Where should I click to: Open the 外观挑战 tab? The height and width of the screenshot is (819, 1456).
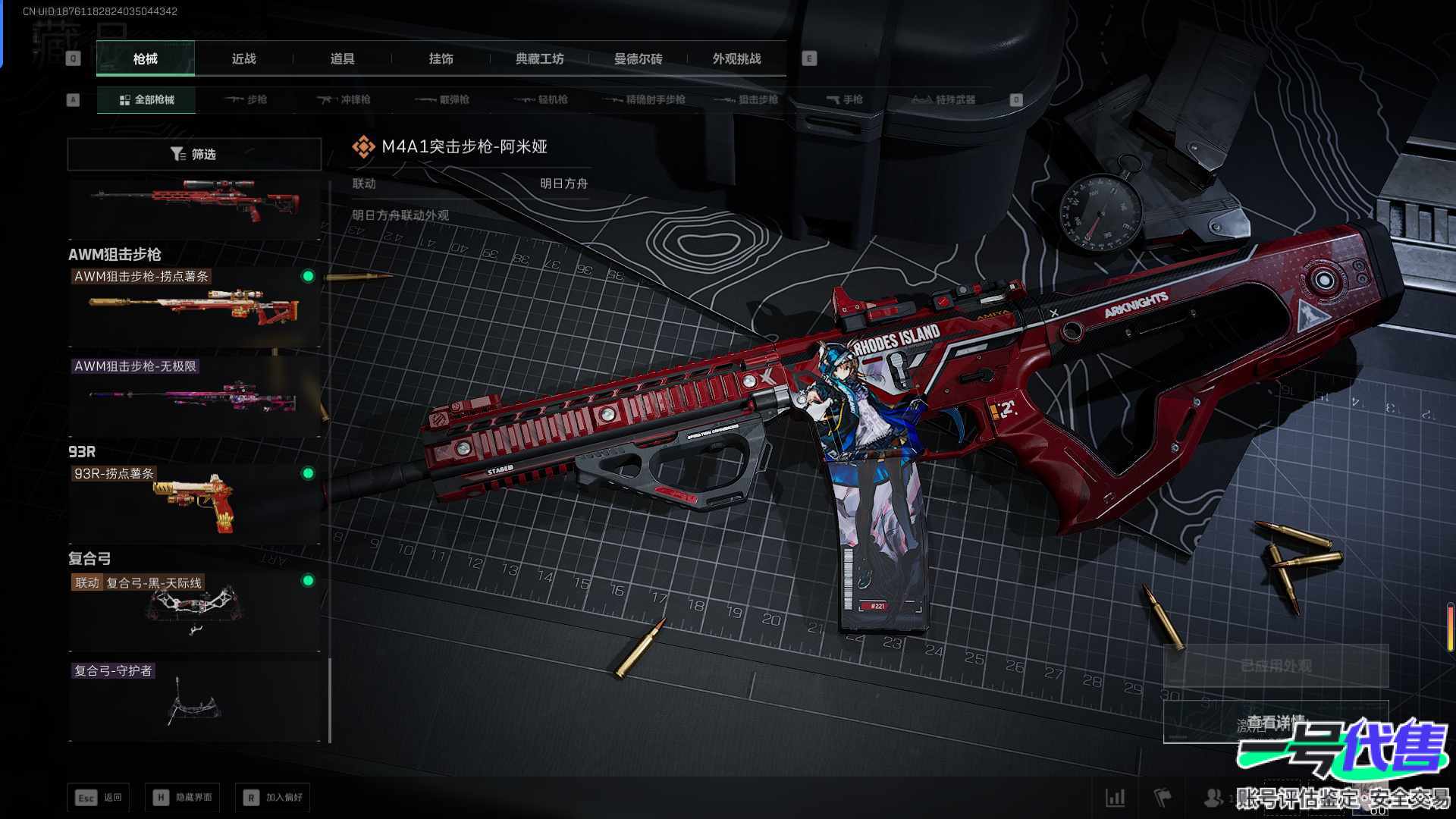click(x=736, y=58)
